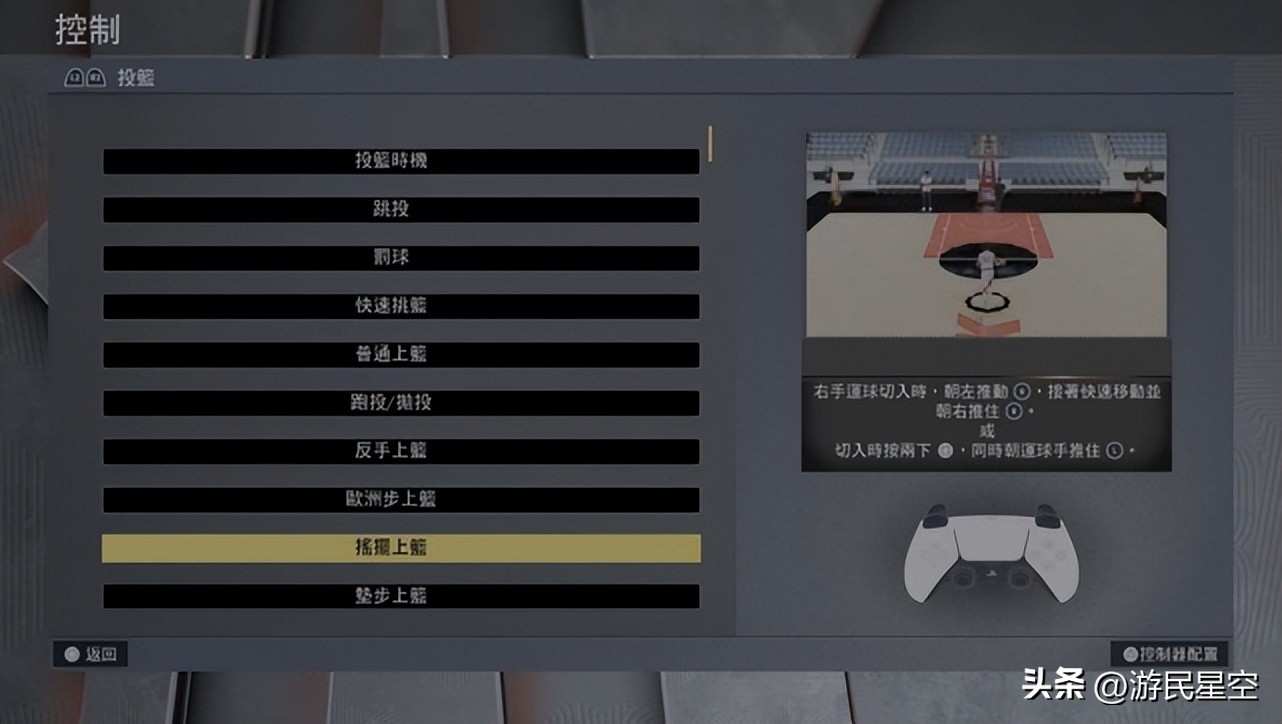Image resolution: width=1282 pixels, height=724 pixels.
Task: Select 投籃時機 from the controls list
Action: tap(400, 160)
